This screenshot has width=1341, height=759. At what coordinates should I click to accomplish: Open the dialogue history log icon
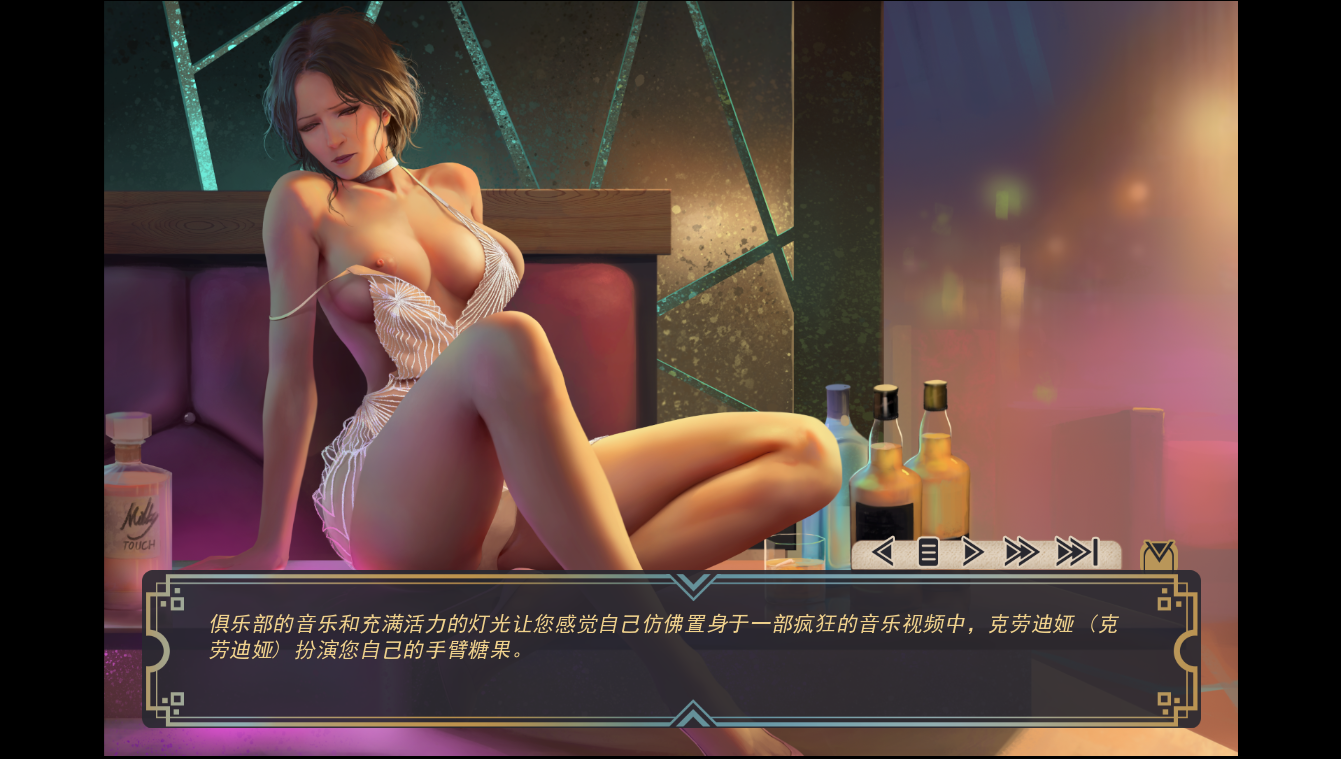click(x=927, y=551)
